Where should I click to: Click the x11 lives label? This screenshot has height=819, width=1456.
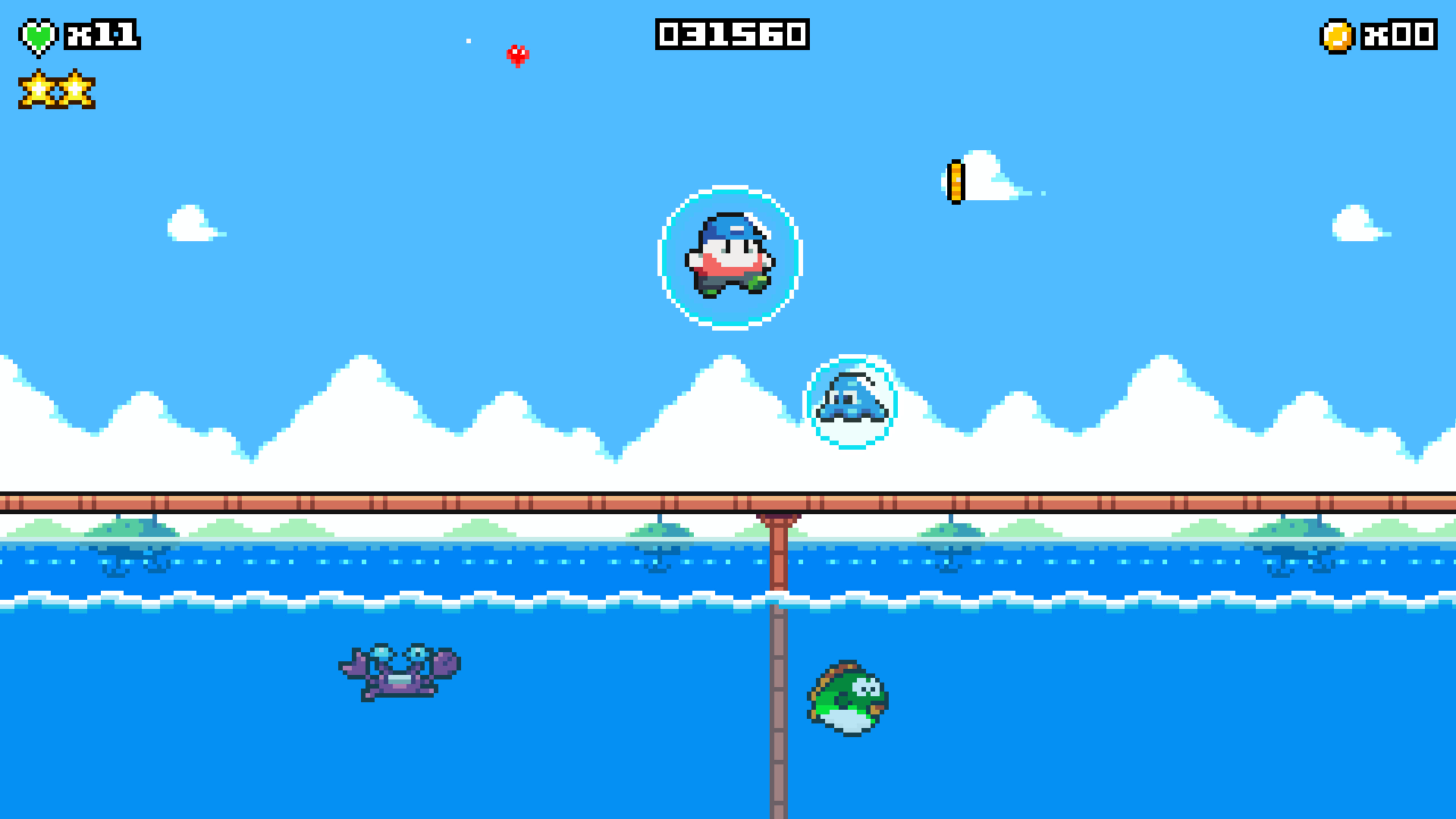104,34
